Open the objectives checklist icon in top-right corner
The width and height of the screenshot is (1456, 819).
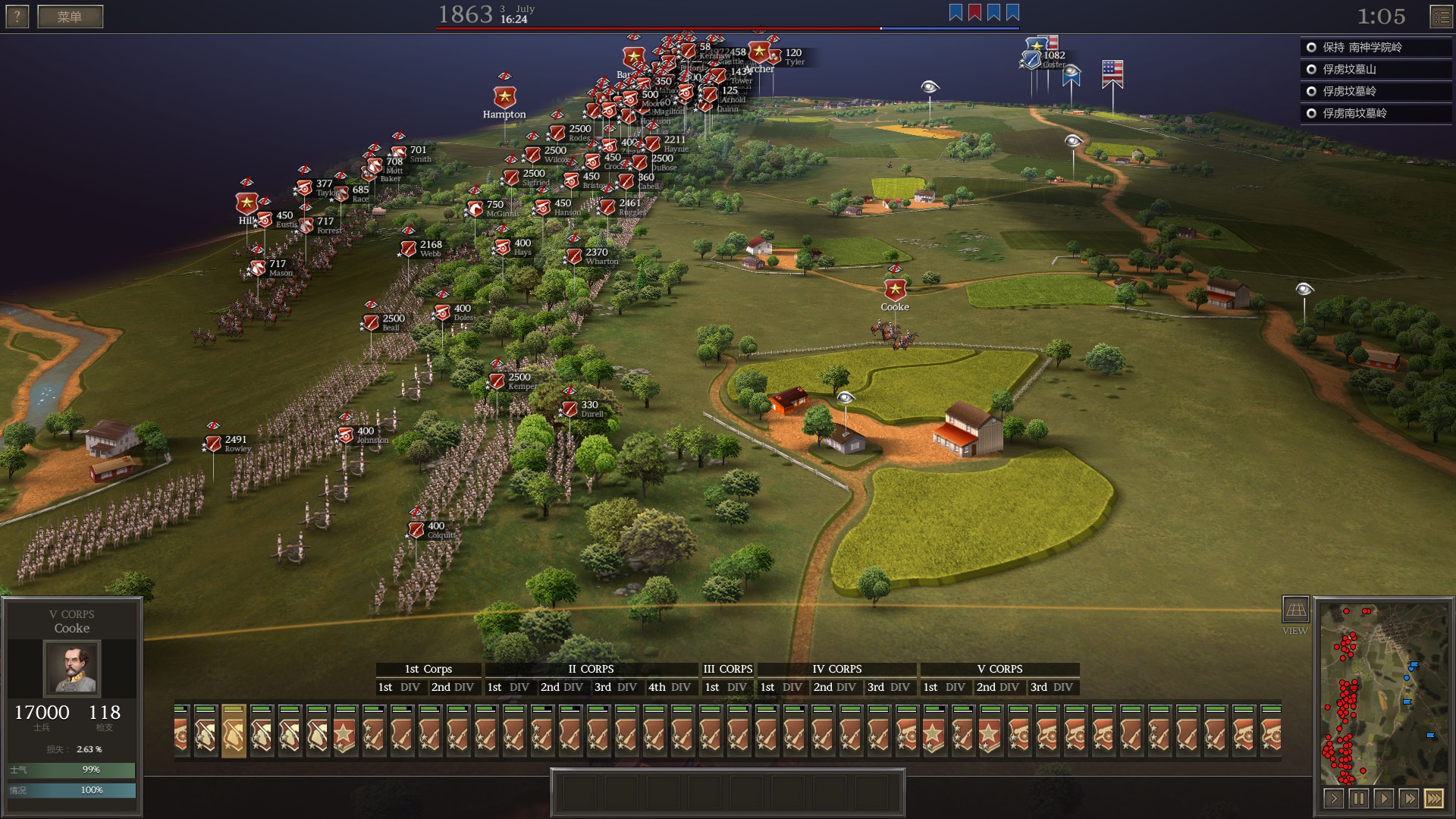pyautogui.click(x=1443, y=15)
